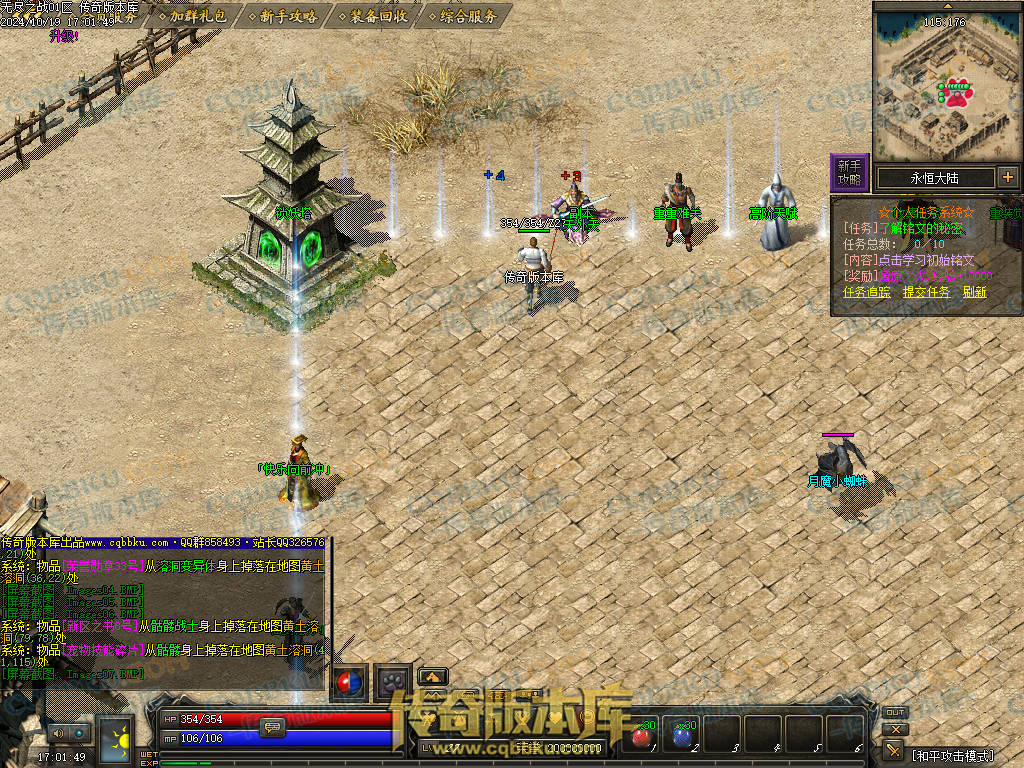Viewport: 1024px width, 768px height.
Task: Open the 装备回收 top menu tab
Action: point(377,15)
